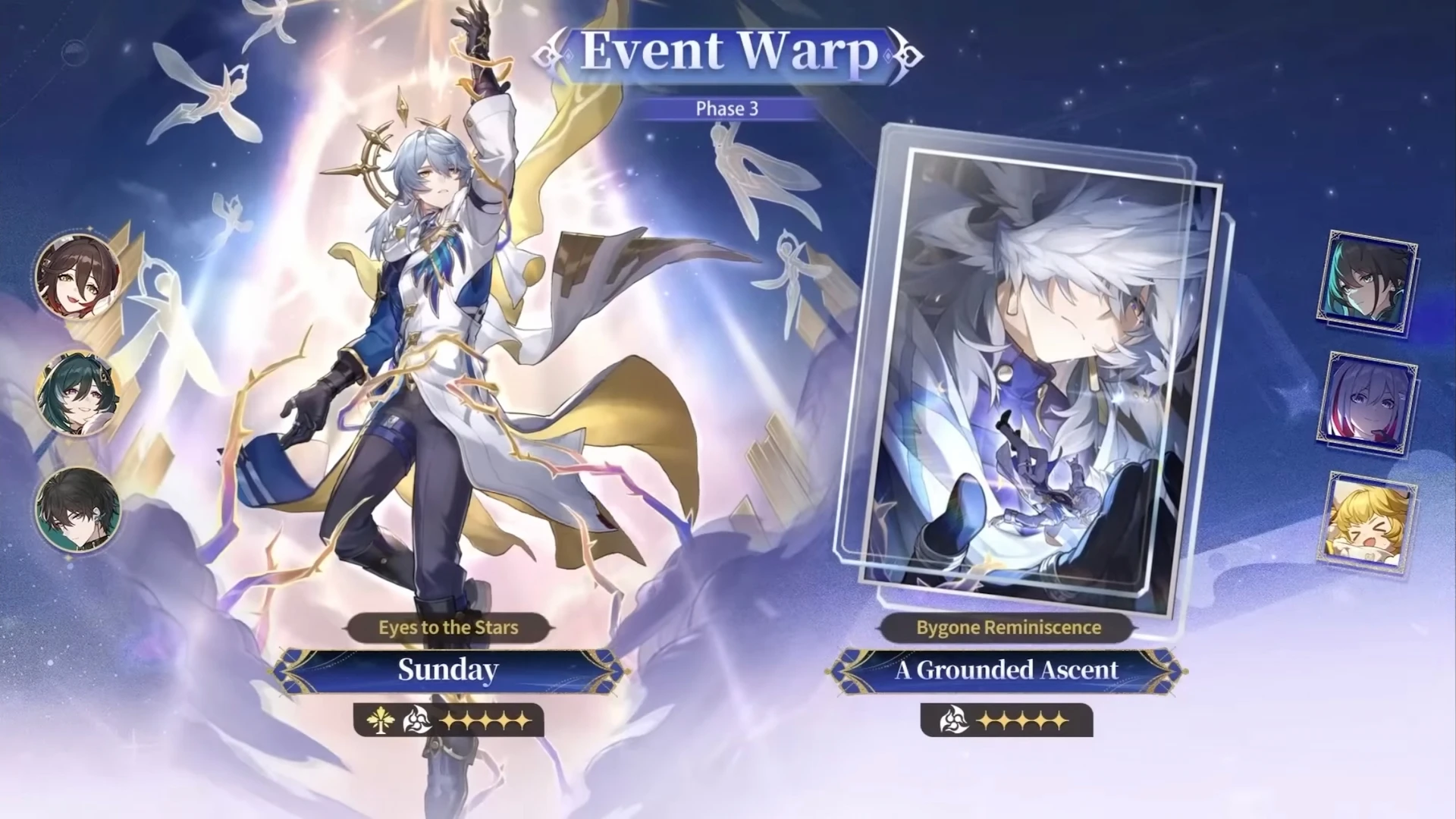This screenshot has width=1456, height=819.
Task: Click the Eyes to the Stars title tag
Action: [447, 627]
